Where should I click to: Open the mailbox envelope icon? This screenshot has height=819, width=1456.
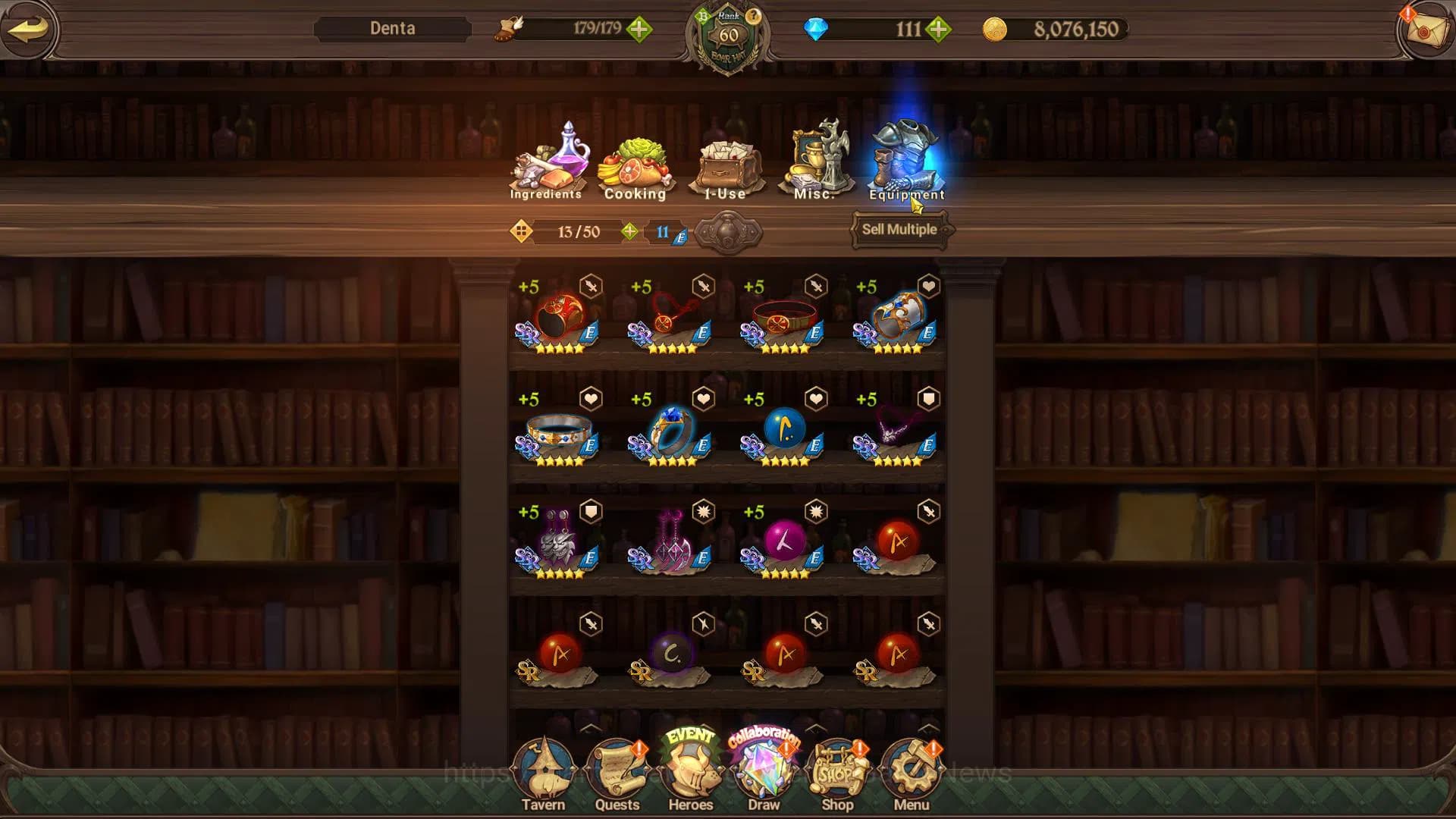1425,30
